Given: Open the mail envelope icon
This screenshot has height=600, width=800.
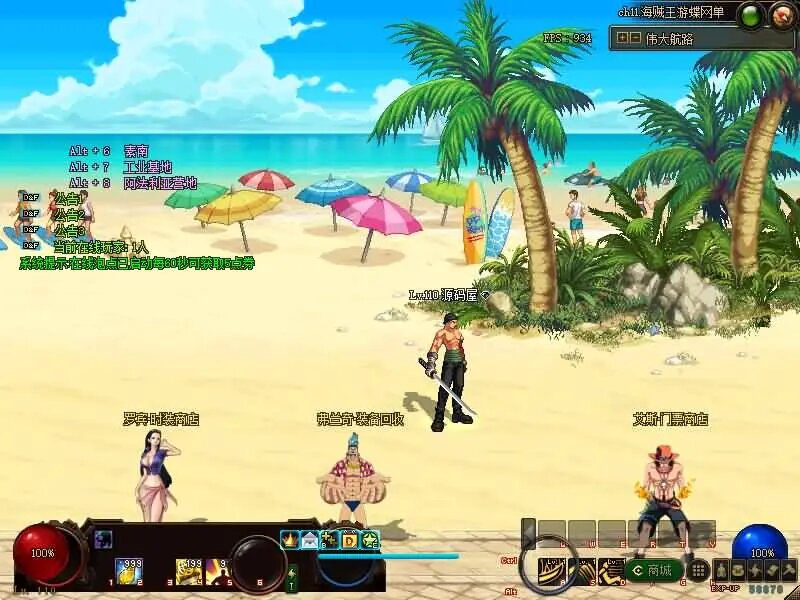Looking at the screenshot, I should [309, 540].
